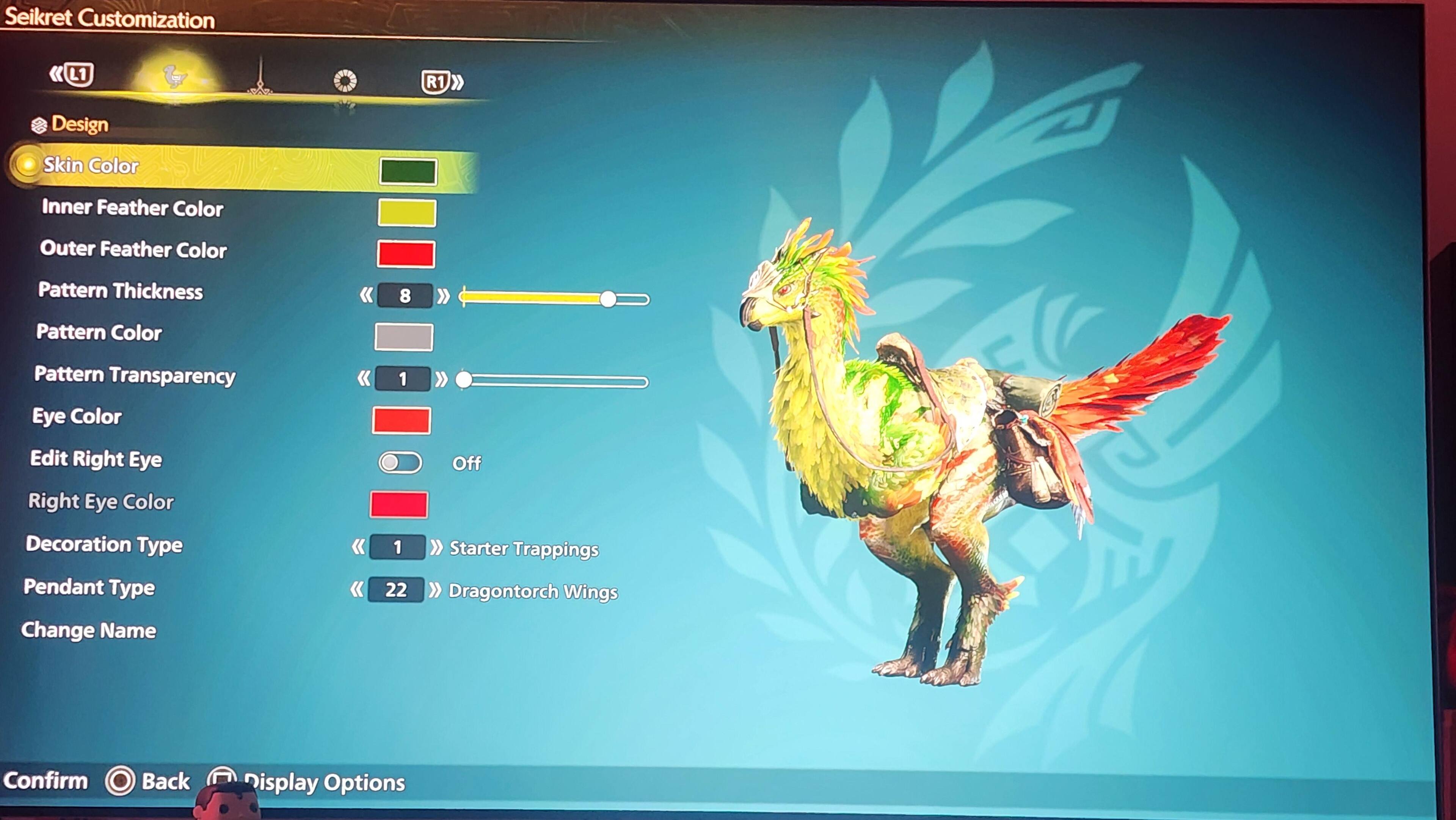1456x820 pixels.
Task: Advance Pendant Type to next pendant
Action: coord(435,591)
